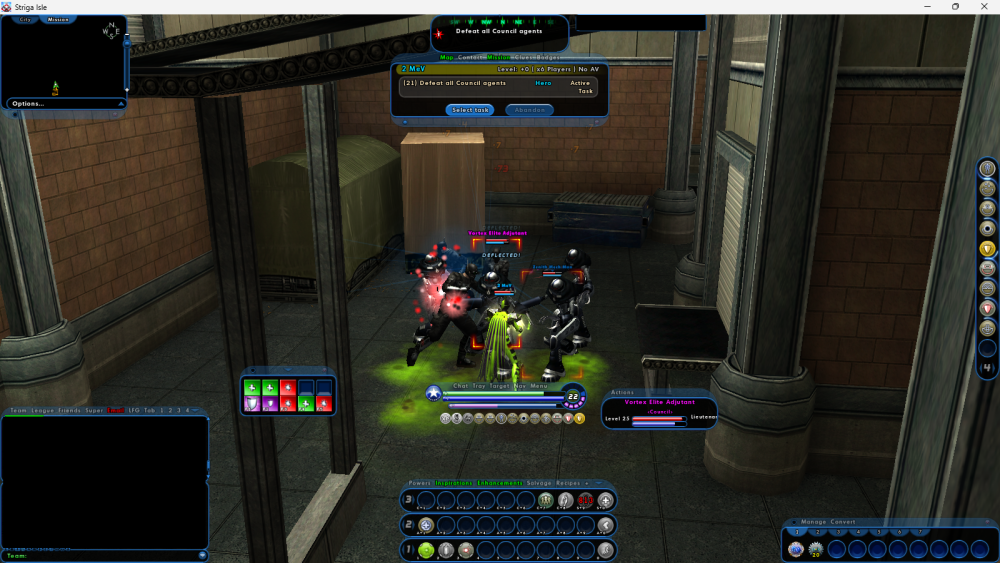This screenshot has width=1000, height=563.
Task: Activate the green power in tray one
Action: pyautogui.click(x=426, y=550)
